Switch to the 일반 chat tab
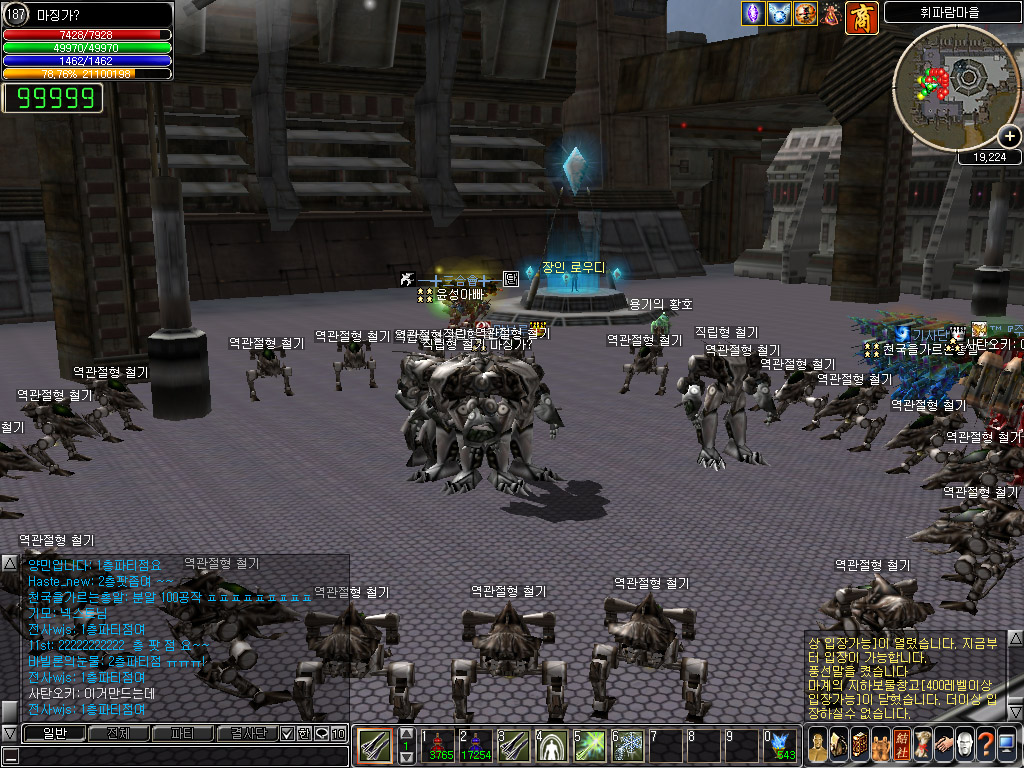Image resolution: width=1024 pixels, height=768 pixels. [x=52, y=734]
